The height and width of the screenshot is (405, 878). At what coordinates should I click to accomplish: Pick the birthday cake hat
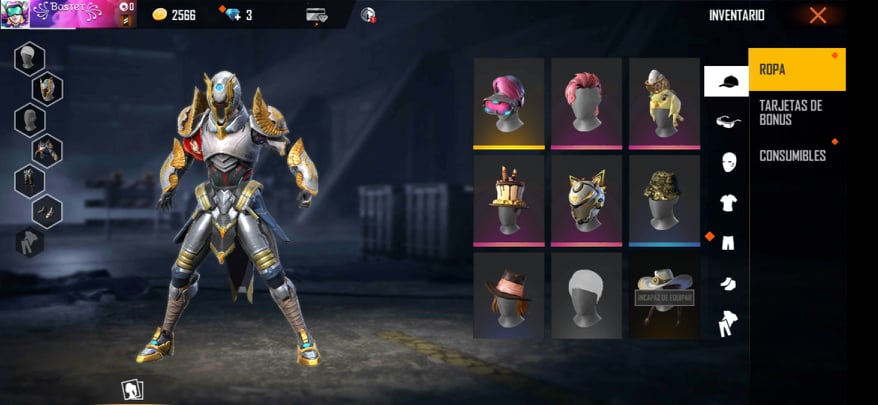(x=509, y=199)
